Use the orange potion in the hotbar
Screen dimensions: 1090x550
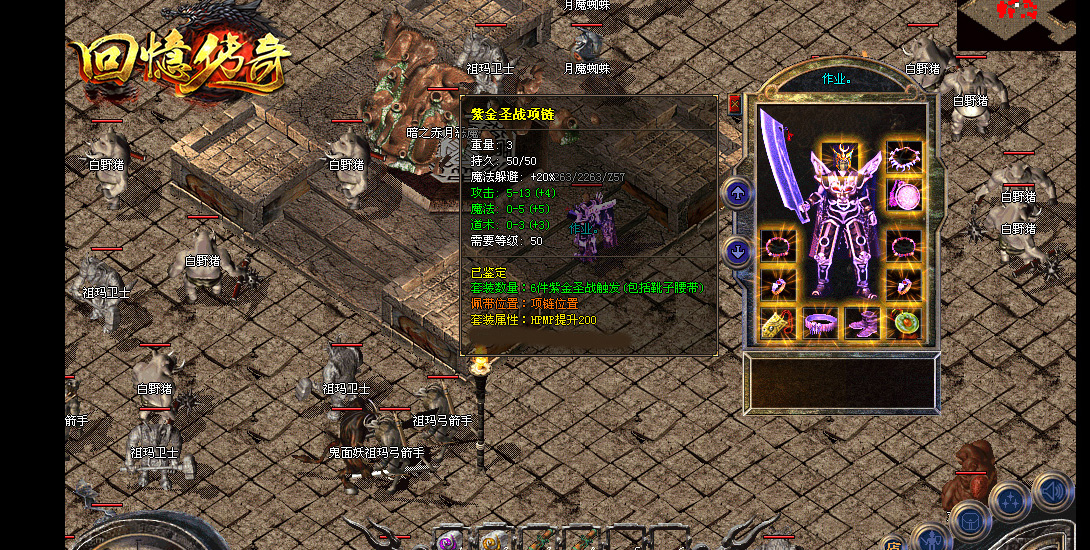[x=492, y=541]
